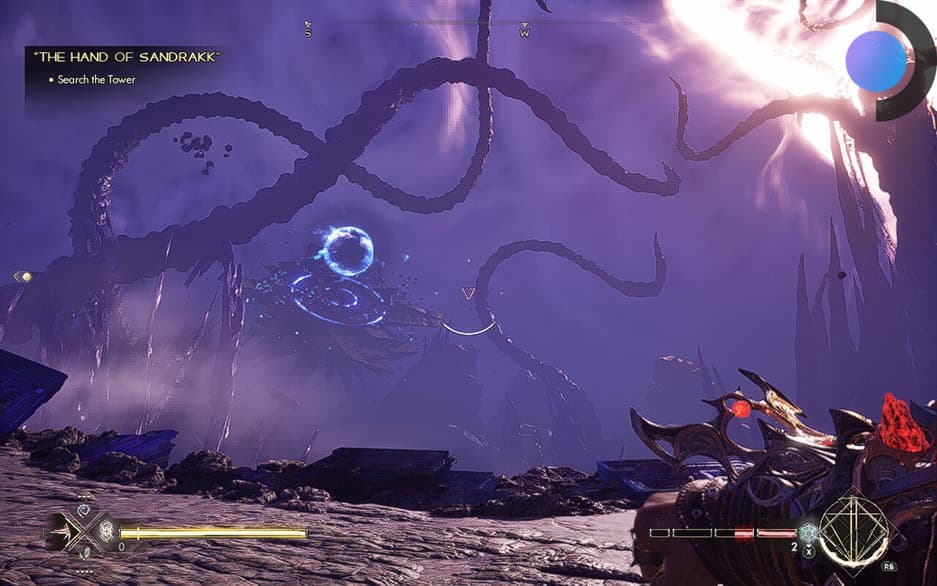
Task: Open "The Hand of Sandrakk" quest tracker
Action: (x=125, y=58)
